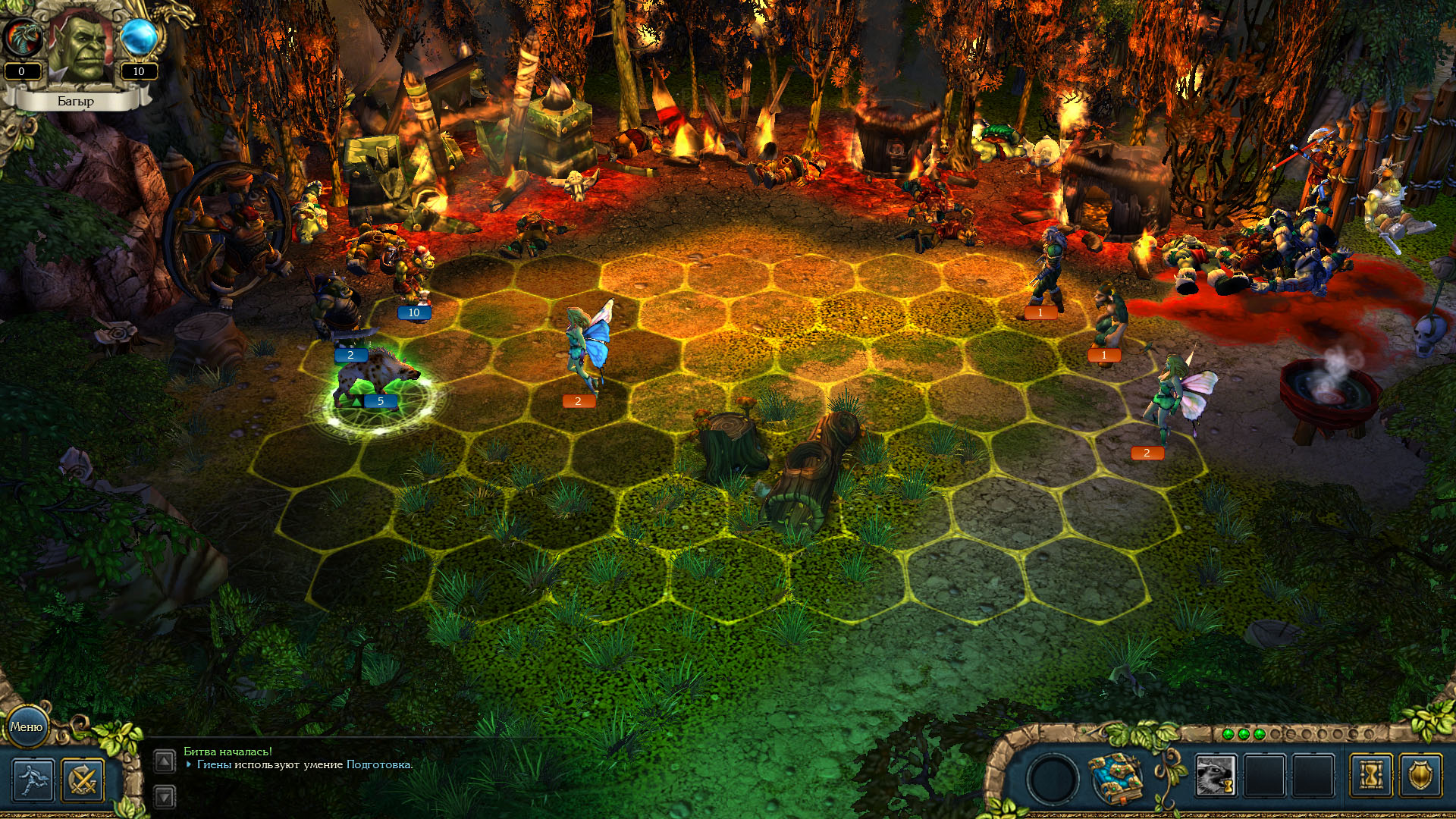Click the running man flee button
This screenshot has width=1456, height=819.
click(x=33, y=780)
